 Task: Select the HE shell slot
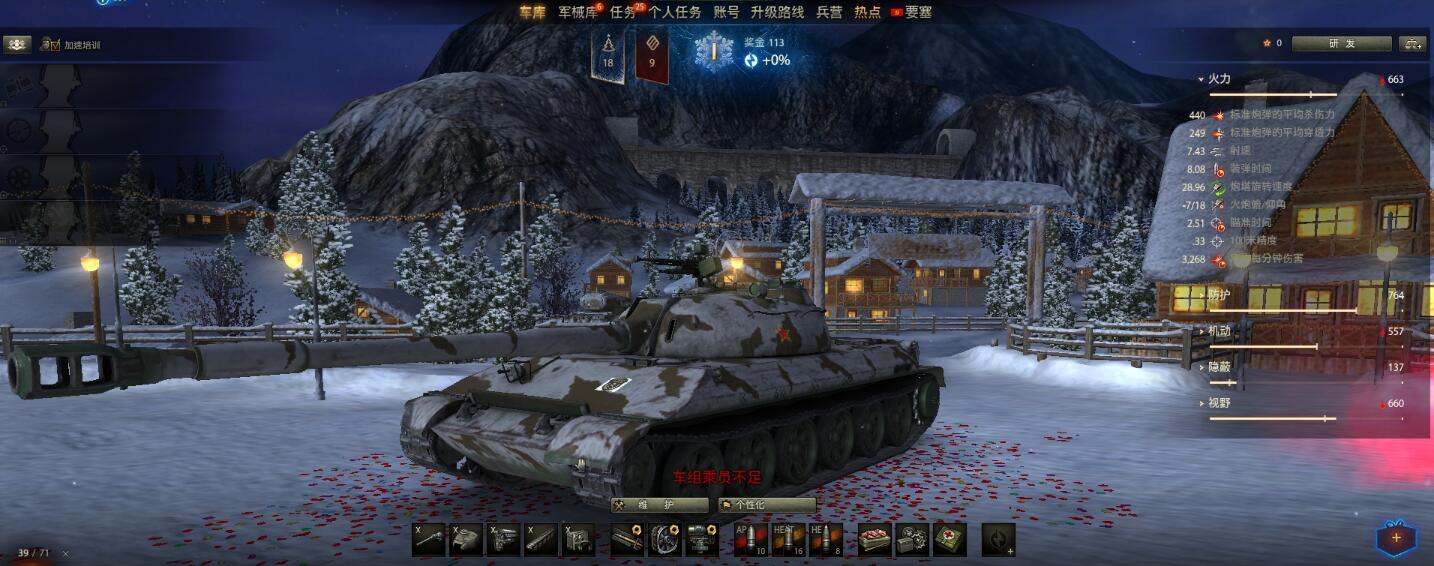click(x=826, y=539)
